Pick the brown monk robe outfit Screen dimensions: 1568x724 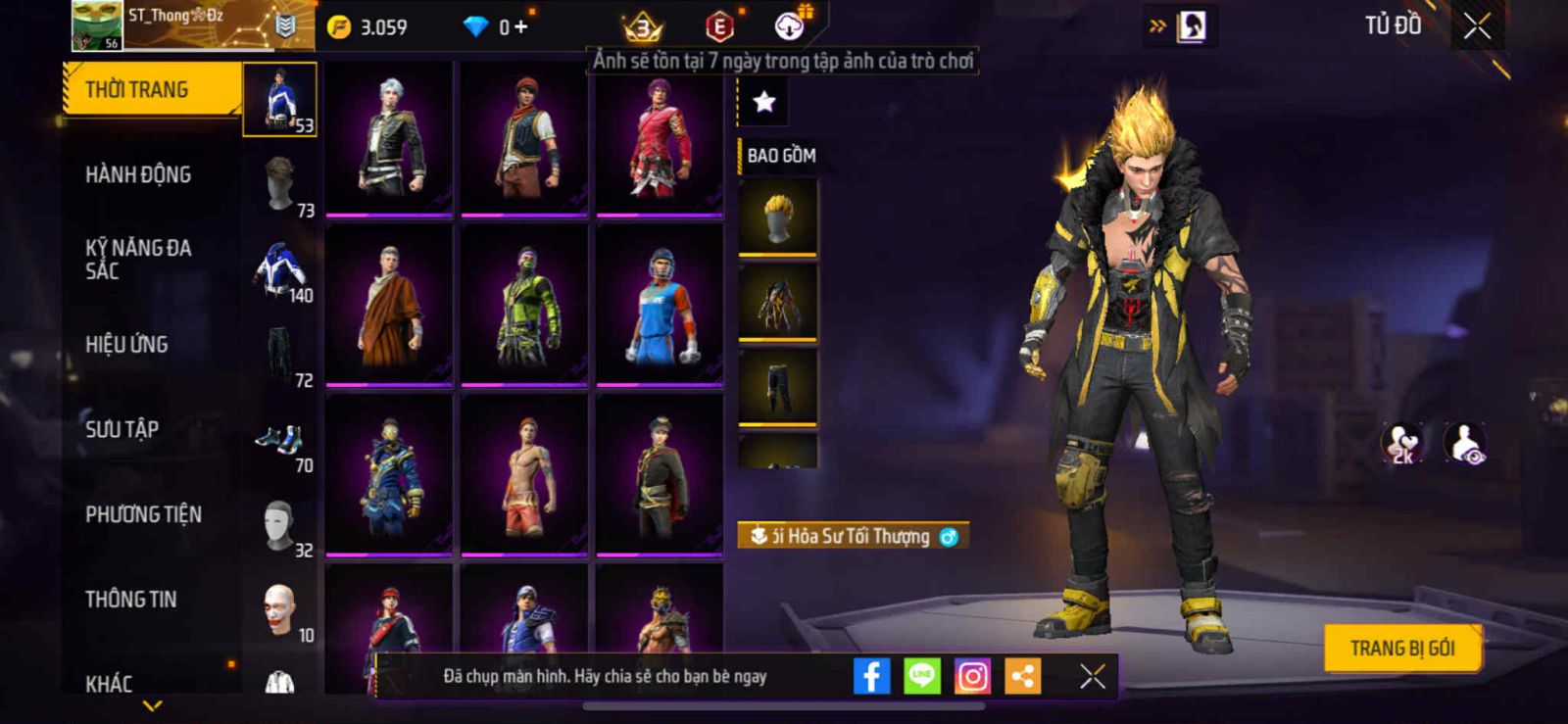(x=389, y=305)
